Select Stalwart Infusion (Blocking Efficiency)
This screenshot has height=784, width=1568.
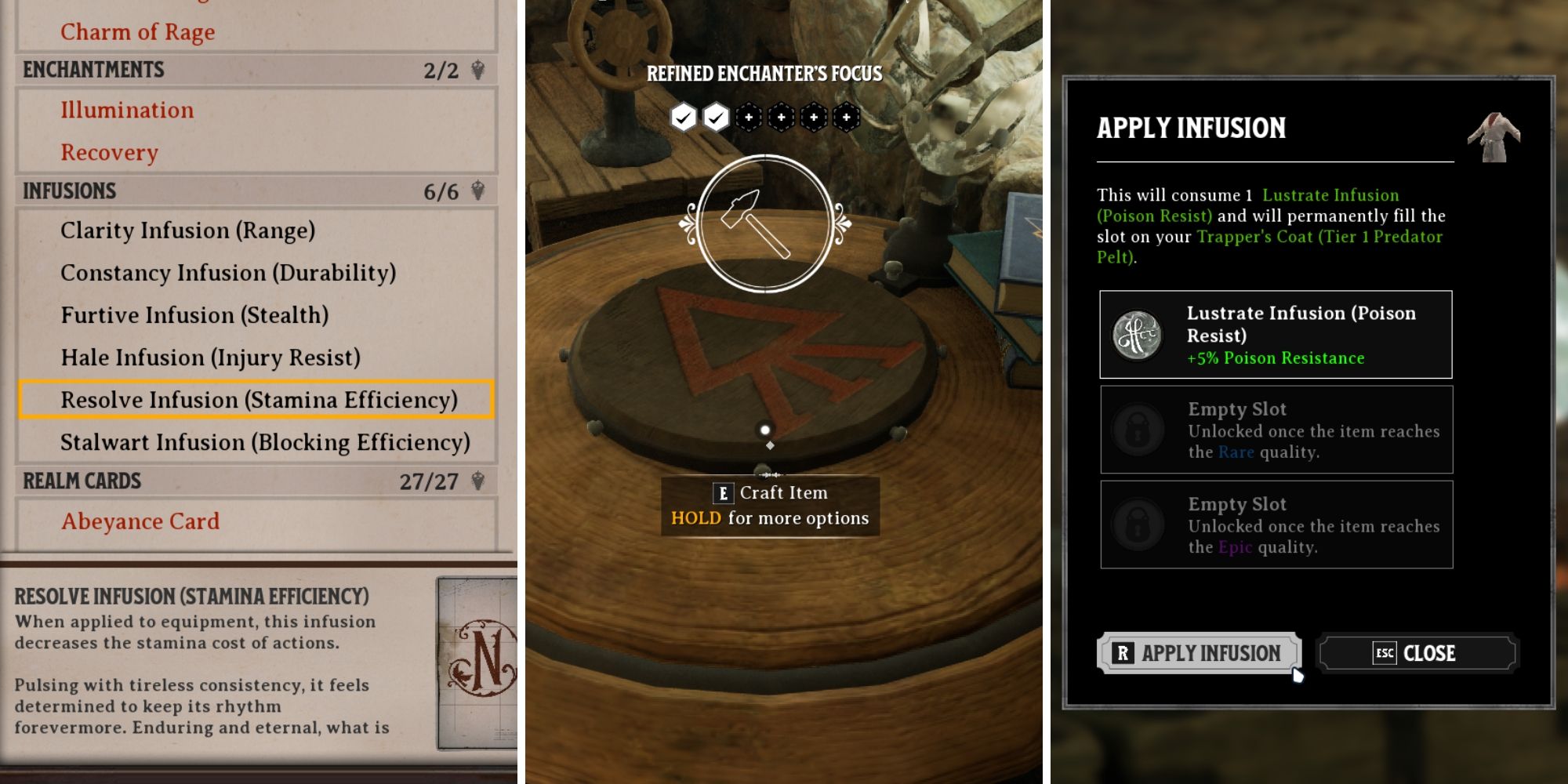click(x=265, y=442)
